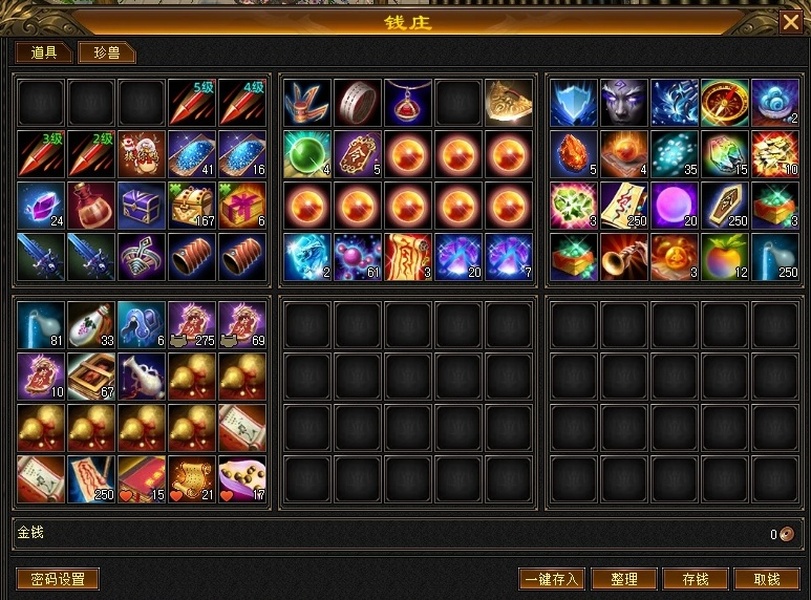Pick the green orb stack of 4
This screenshot has height=600, width=811.
click(307, 153)
